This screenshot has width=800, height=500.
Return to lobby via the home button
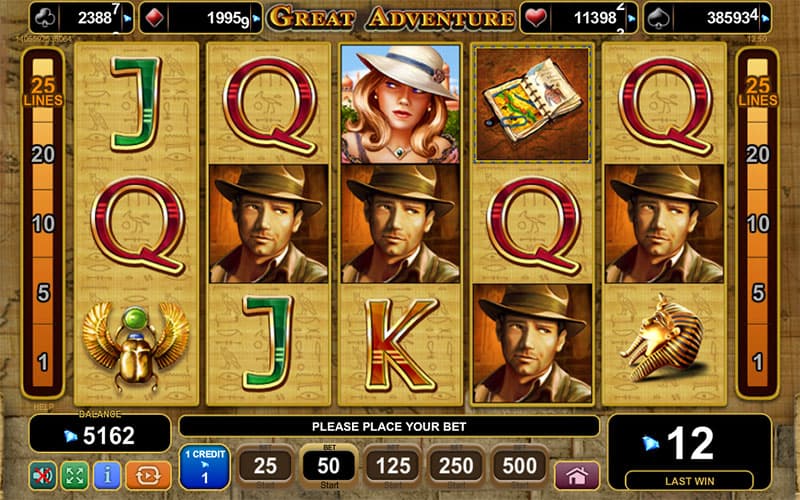coord(577,474)
